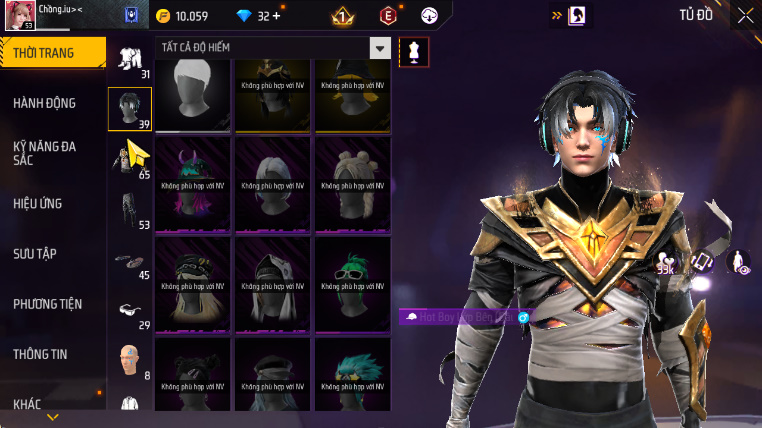Screen dimensions: 762x428
Task: Open the Kỹ Năng Đa Sắc tab
Action: 45,153
